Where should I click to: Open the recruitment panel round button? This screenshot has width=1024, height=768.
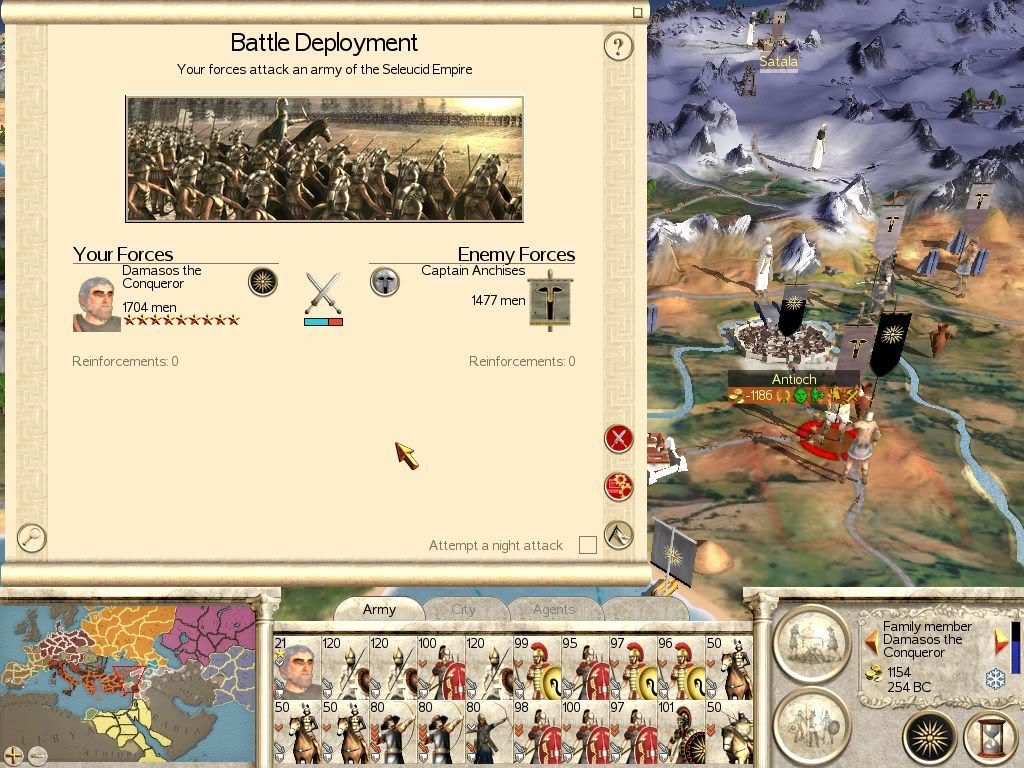[811, 722]
